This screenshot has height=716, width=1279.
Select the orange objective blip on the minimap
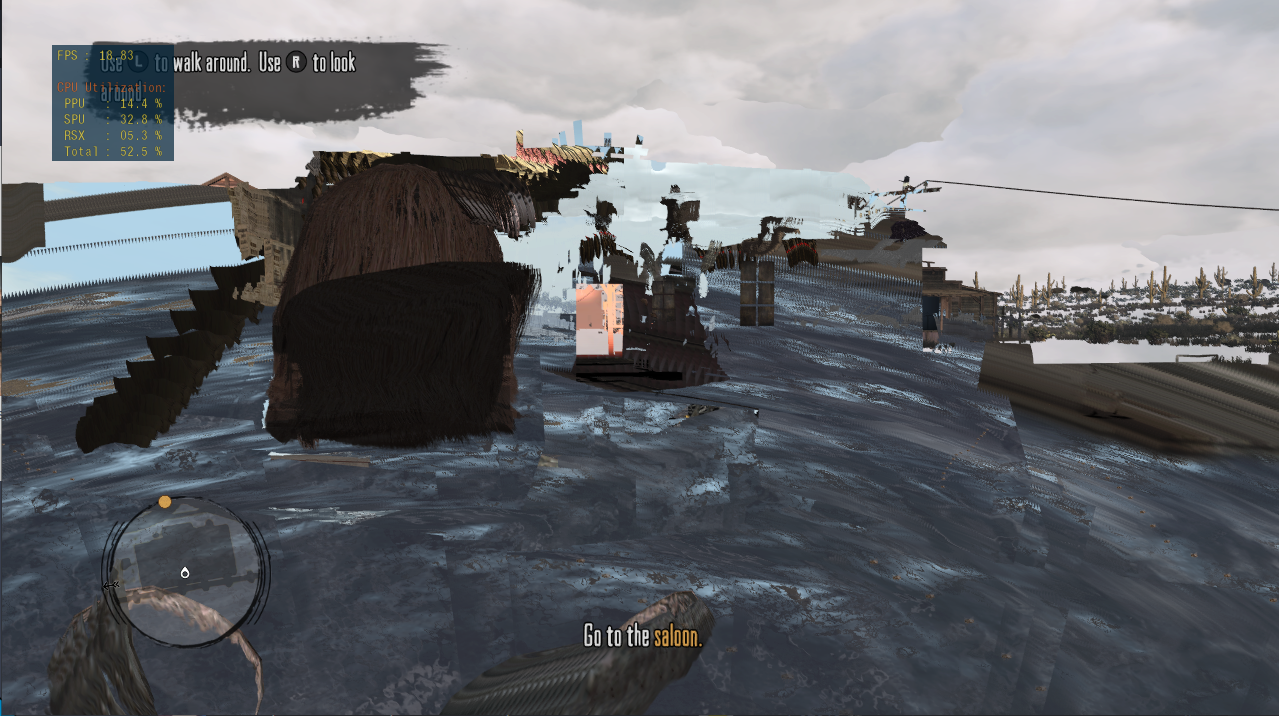[x=165, y=502]
